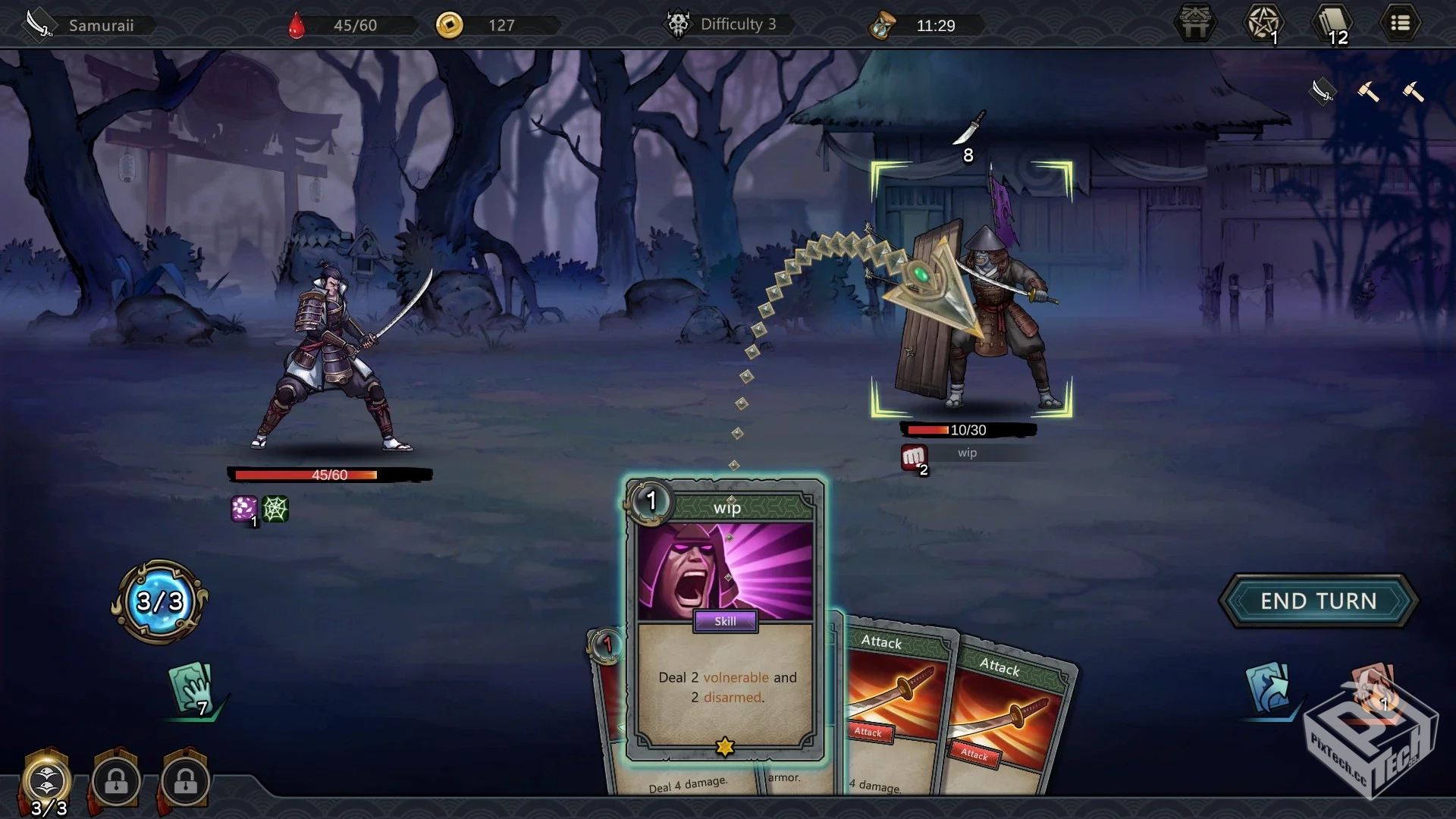
Task: Inspect the purple dice buff icon
Action: pos(244,509)
